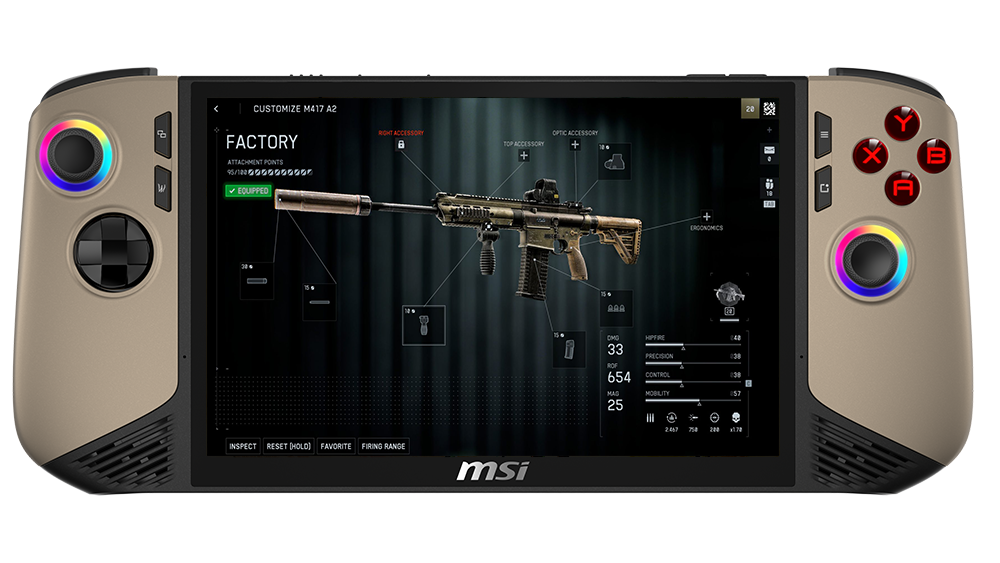
Task: Mark this build as Favorite
Action: point(336,446)
